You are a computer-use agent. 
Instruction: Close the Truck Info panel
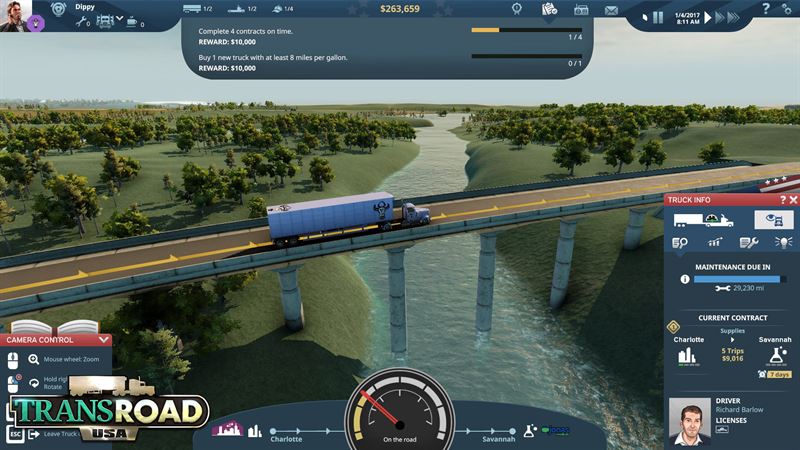793,200
